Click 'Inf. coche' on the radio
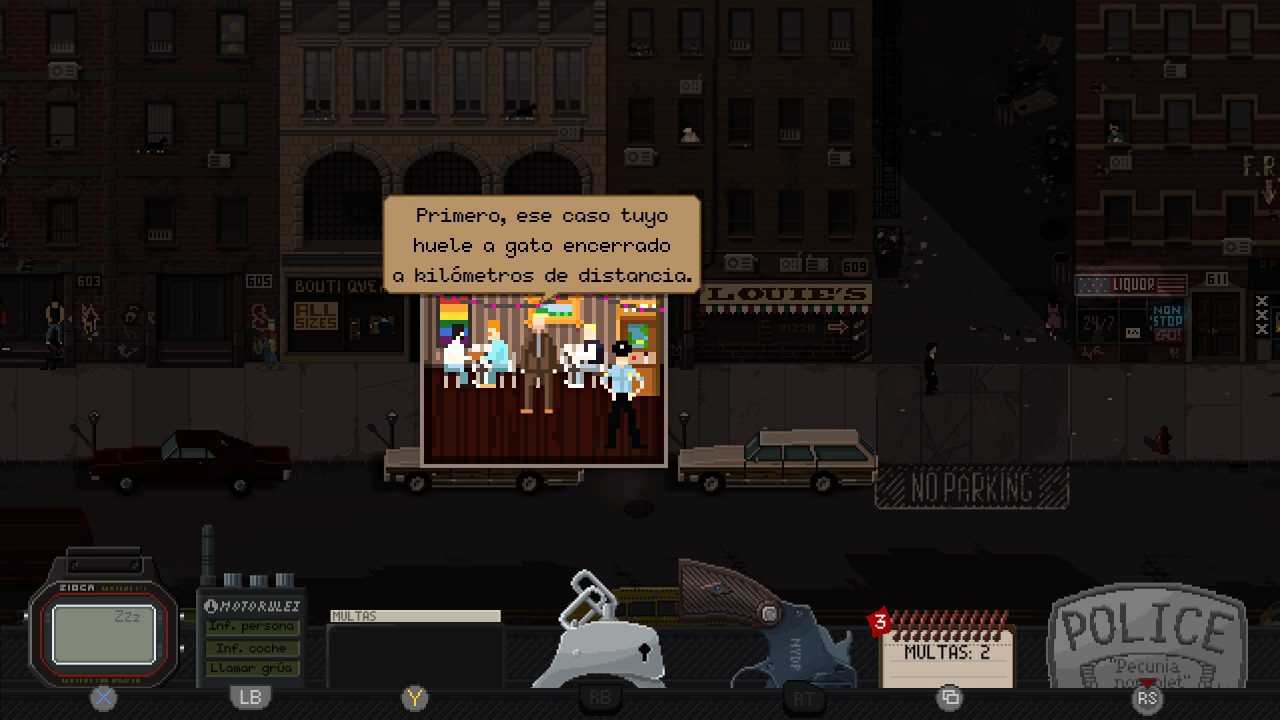This screenshot has width=1280, height=720. click(x=251, y=648)
